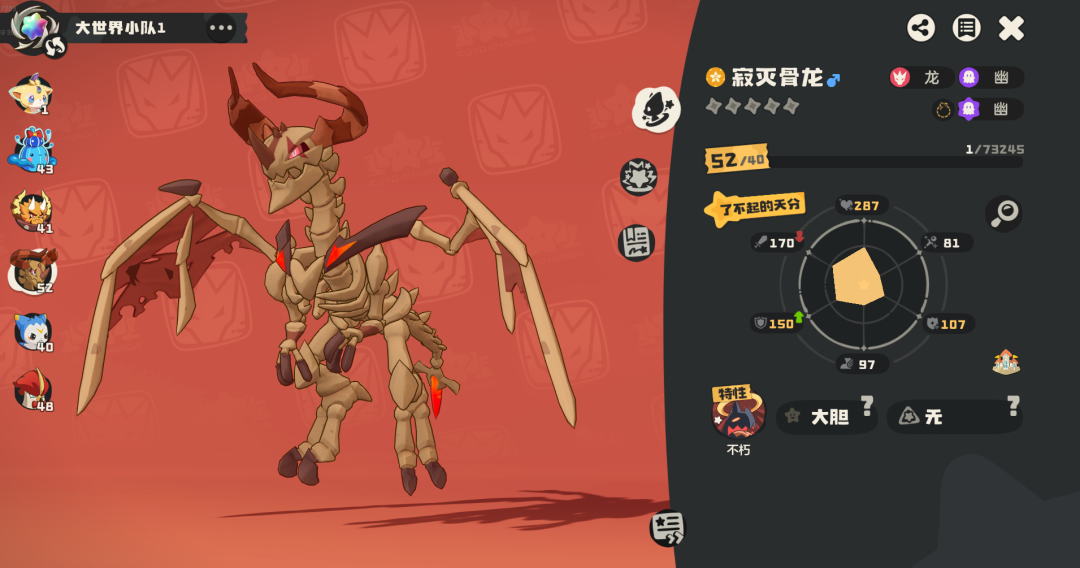Switch to the map-like third side tab
This screenshot has width=1080, height=568.
pos(636,242)
